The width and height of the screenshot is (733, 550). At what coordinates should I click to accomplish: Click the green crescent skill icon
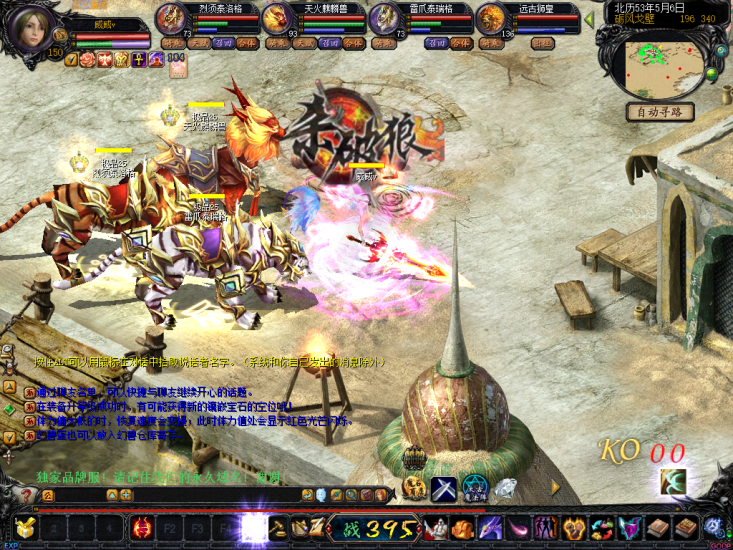(x=672, y=481)
